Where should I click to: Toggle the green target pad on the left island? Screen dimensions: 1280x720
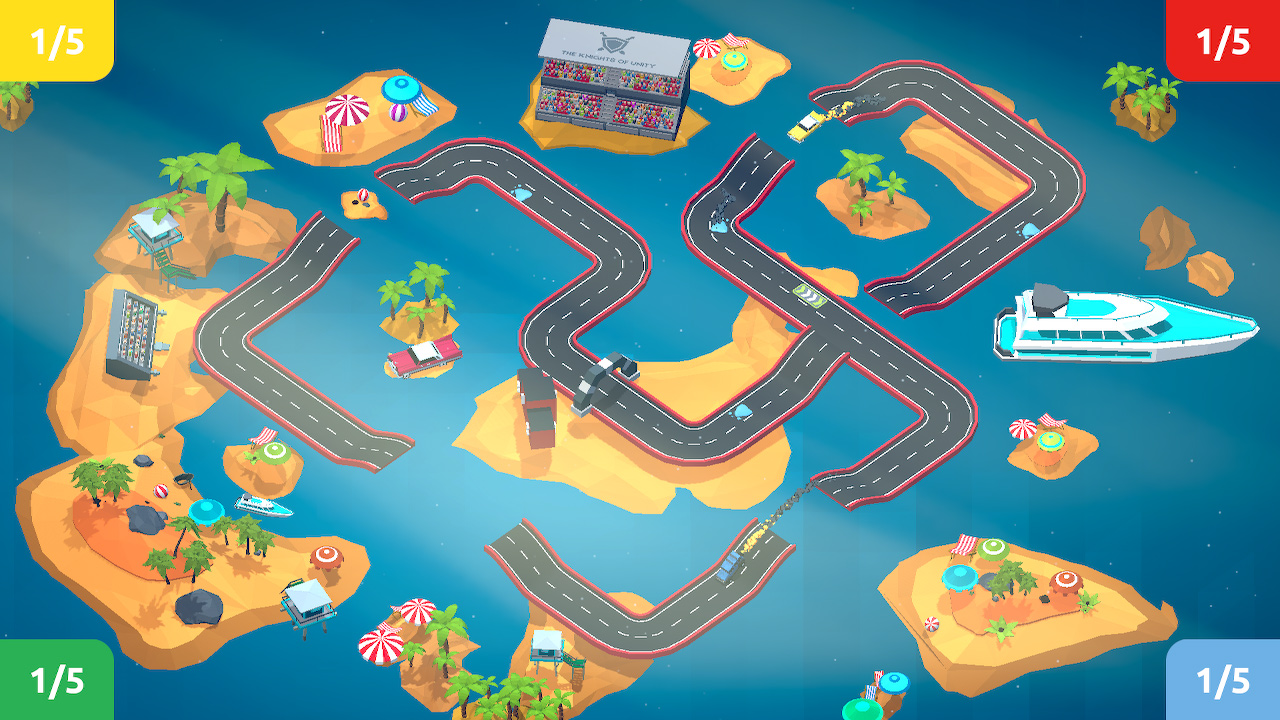point(274,452)
